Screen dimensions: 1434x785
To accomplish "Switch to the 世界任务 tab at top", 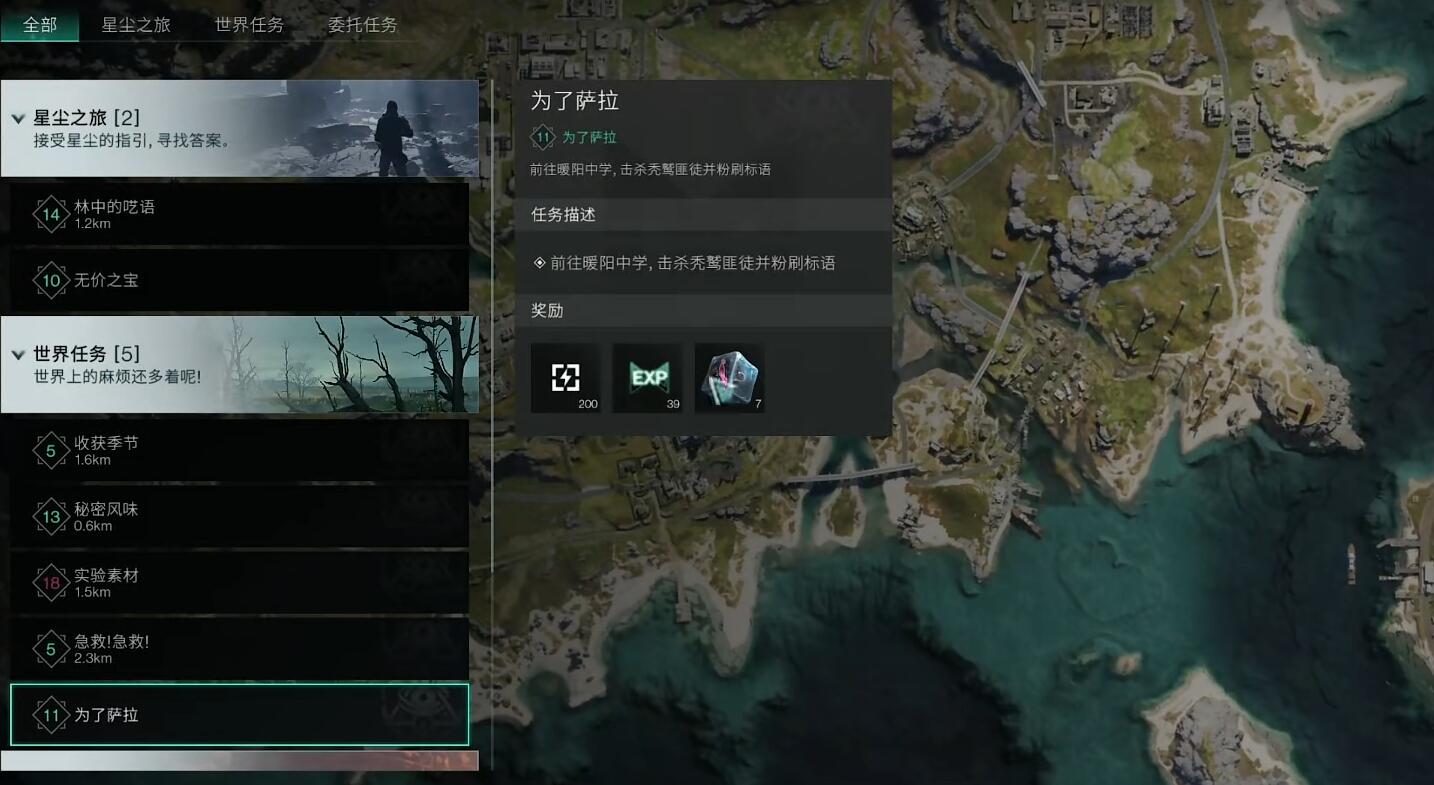I will click(249, 26).
